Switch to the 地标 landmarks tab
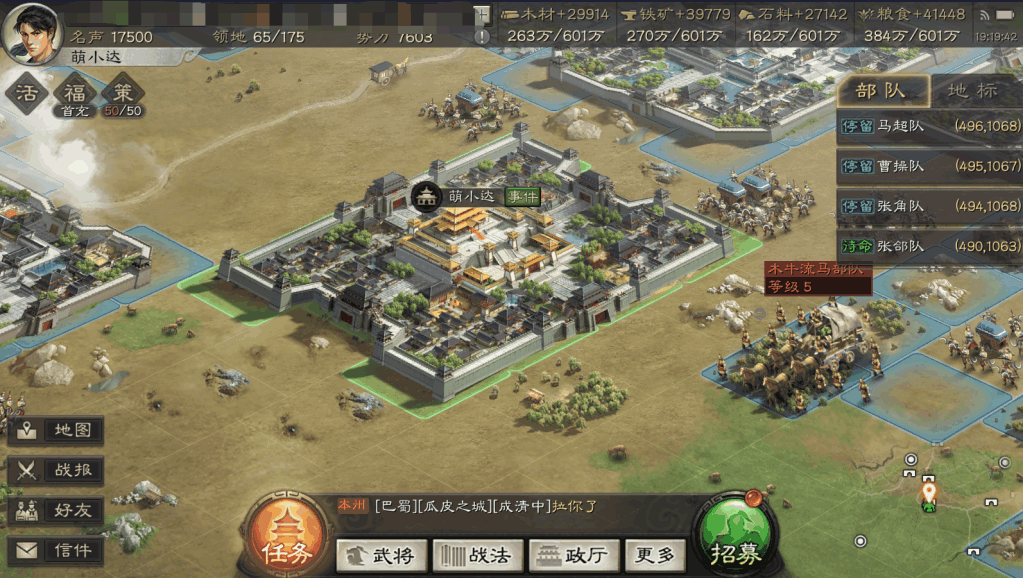1023x578 pixels. click(973, 91)
